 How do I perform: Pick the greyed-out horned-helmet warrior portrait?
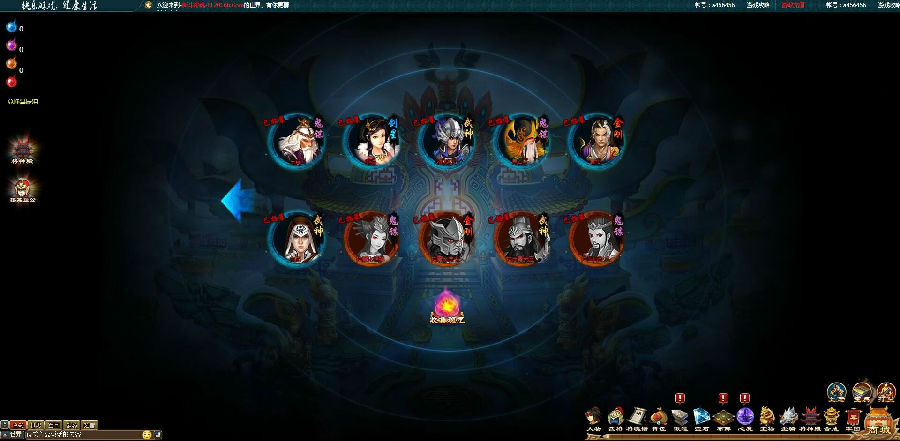coord(446,240)
